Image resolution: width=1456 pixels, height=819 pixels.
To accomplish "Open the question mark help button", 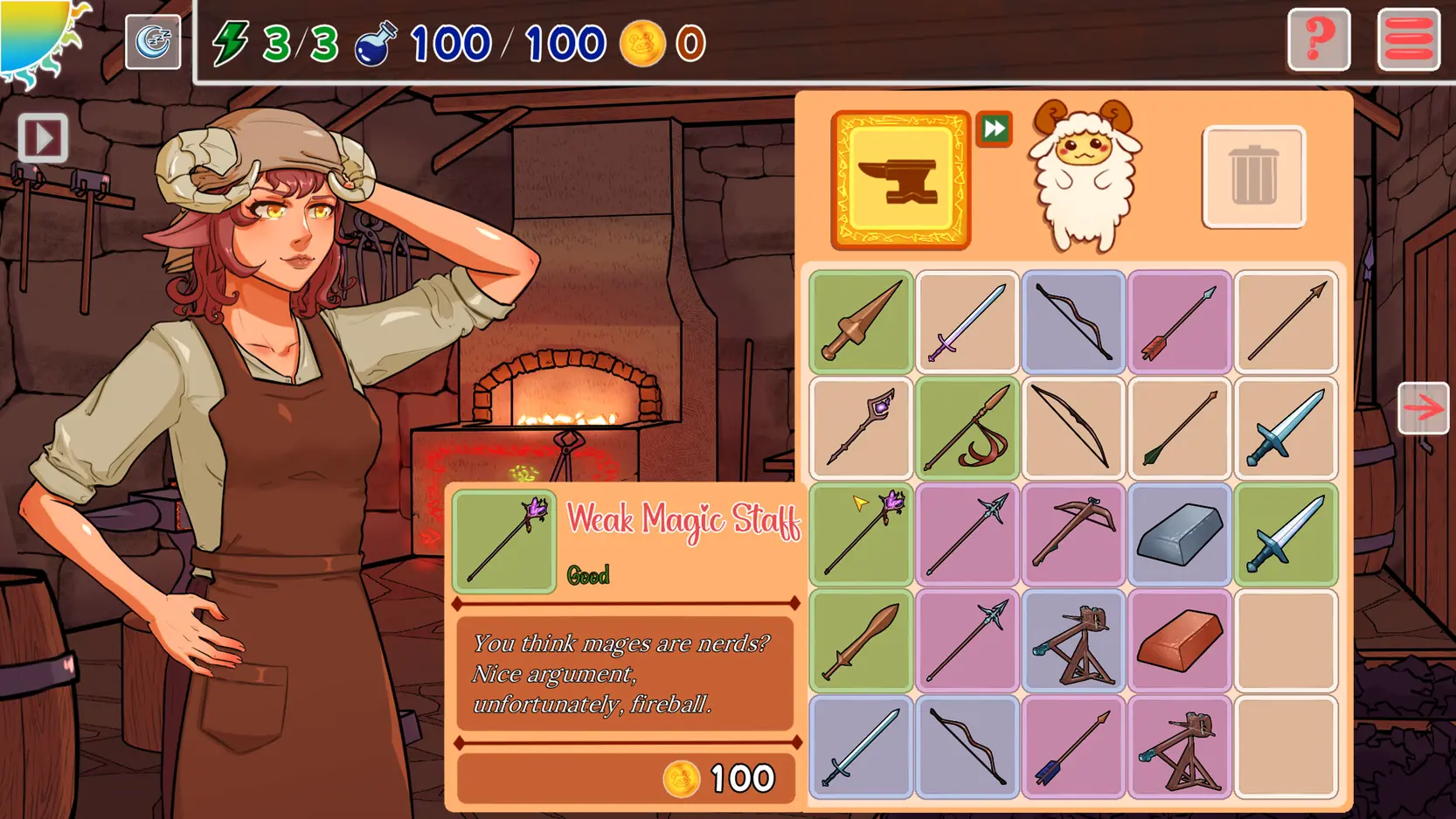I will 1318,40.
